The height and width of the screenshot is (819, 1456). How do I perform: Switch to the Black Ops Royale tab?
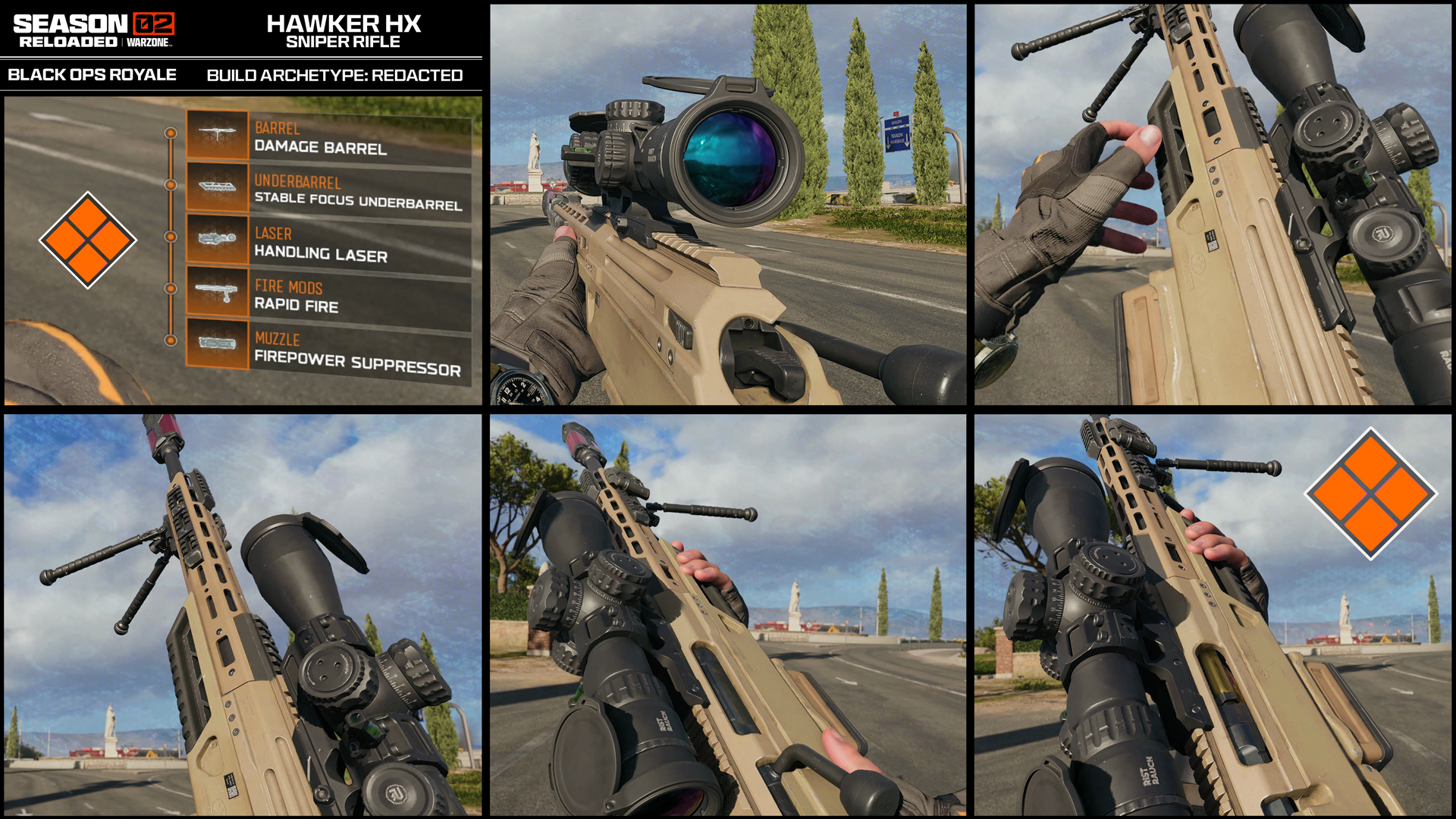pos(91,75)
